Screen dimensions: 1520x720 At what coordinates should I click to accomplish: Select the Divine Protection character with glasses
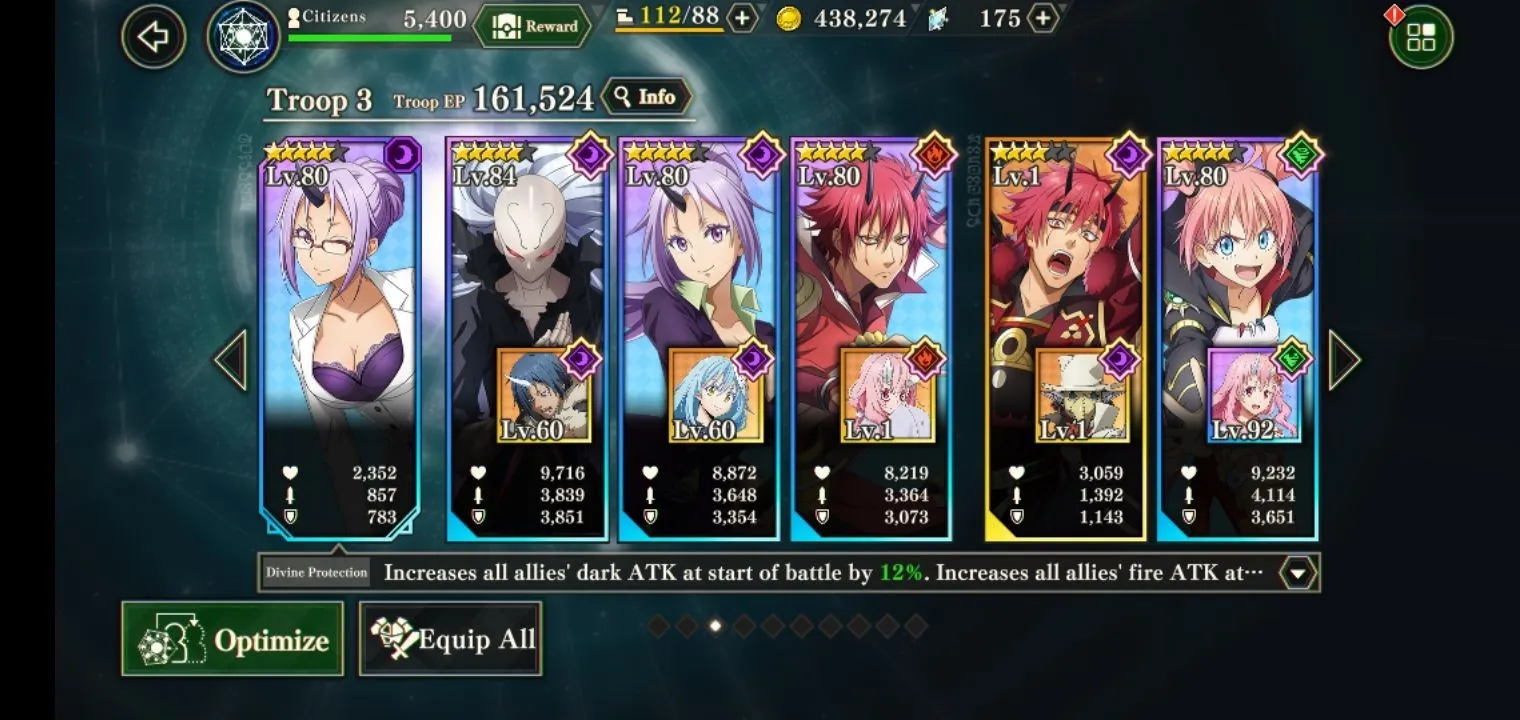[x=339, y=300]
